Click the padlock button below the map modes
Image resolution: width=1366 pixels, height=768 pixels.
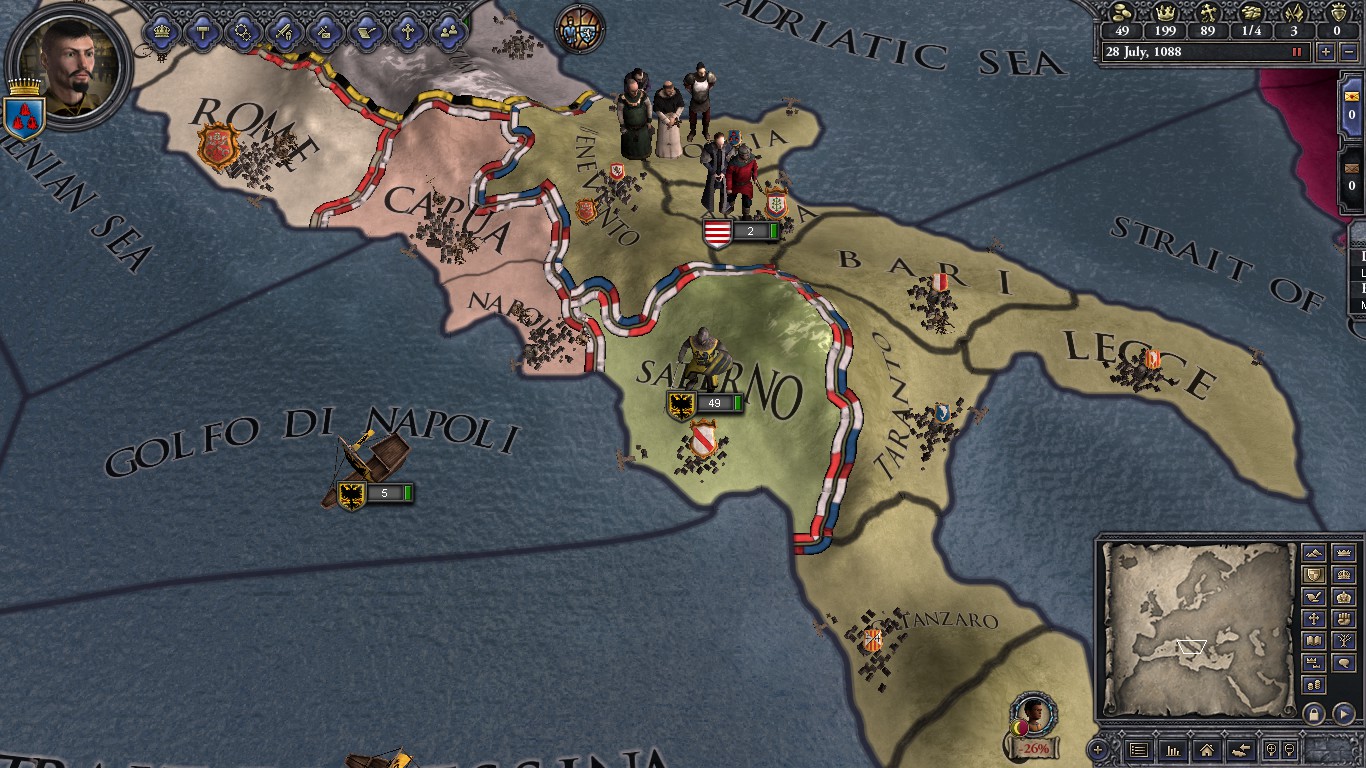click(1314, 713)
